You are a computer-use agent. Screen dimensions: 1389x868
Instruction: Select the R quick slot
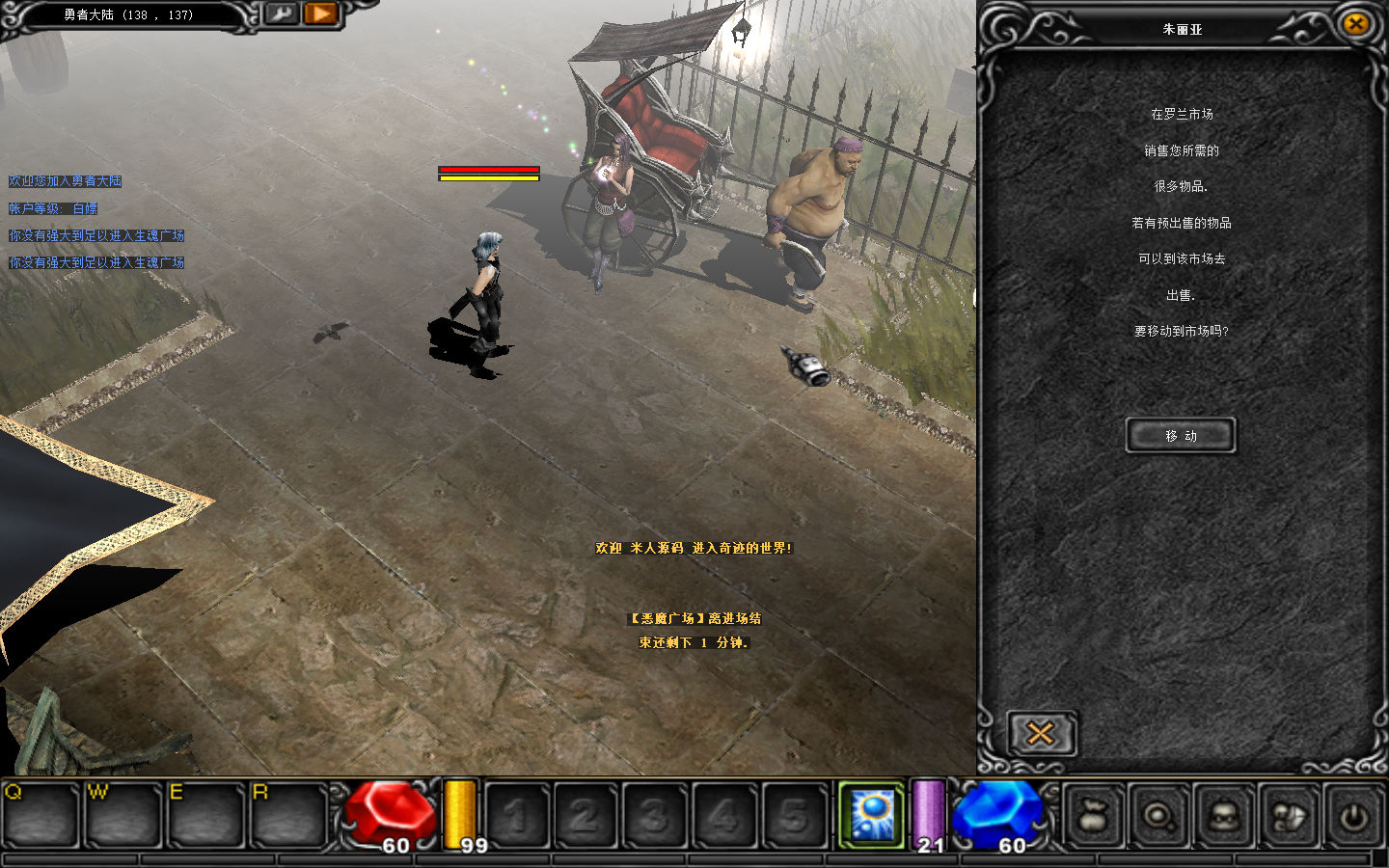(x=288, y=815)
